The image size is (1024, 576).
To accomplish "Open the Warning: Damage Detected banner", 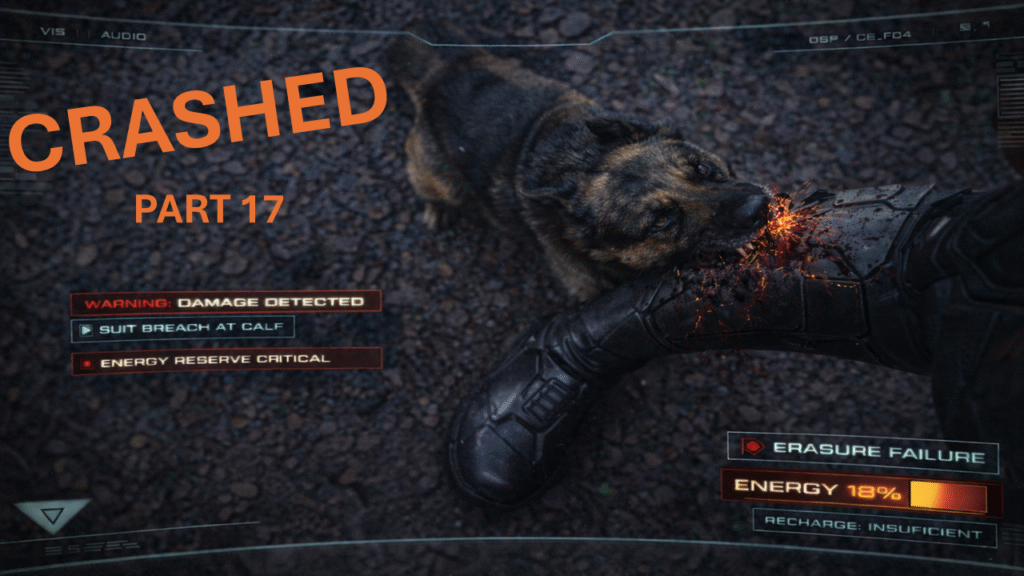I will pos(226,301).
